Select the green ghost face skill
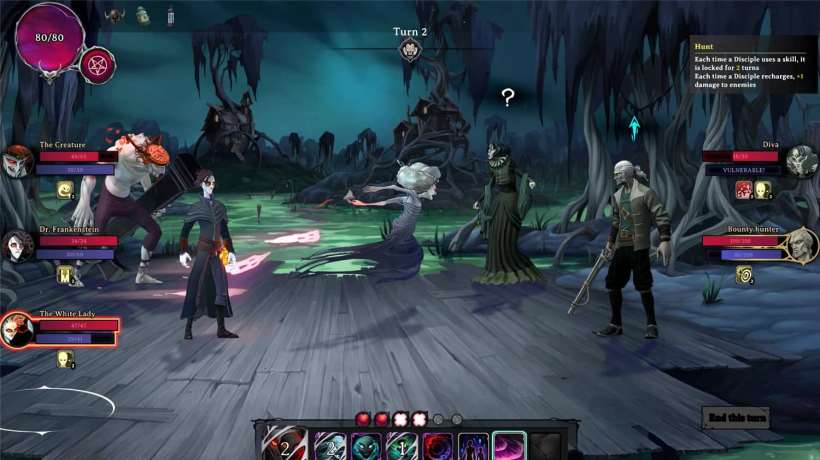Screen dimensions: 820x460 click(x=366, y=446)
